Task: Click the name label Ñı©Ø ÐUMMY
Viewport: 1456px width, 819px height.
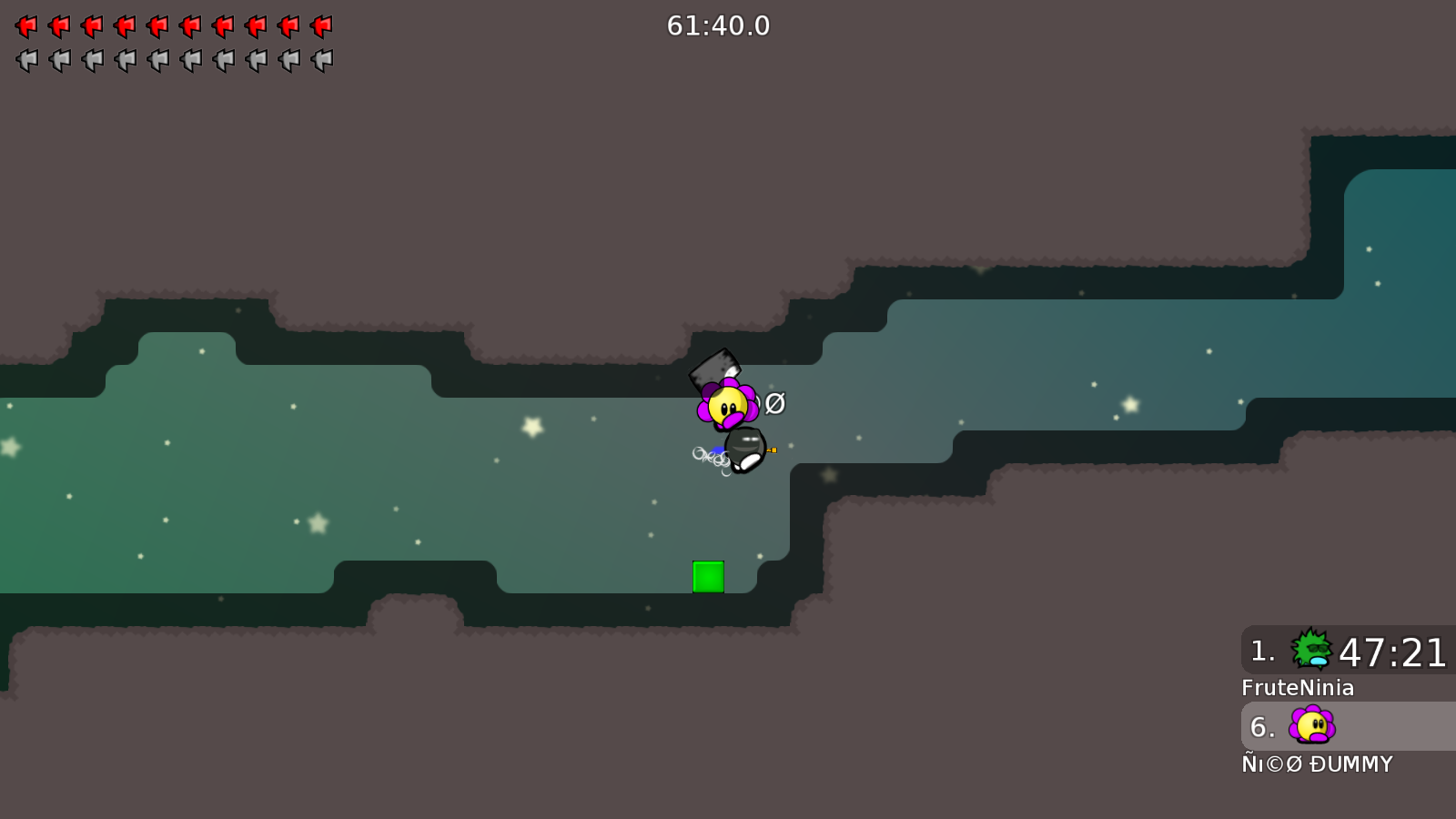Action: tap(1318, 764)
